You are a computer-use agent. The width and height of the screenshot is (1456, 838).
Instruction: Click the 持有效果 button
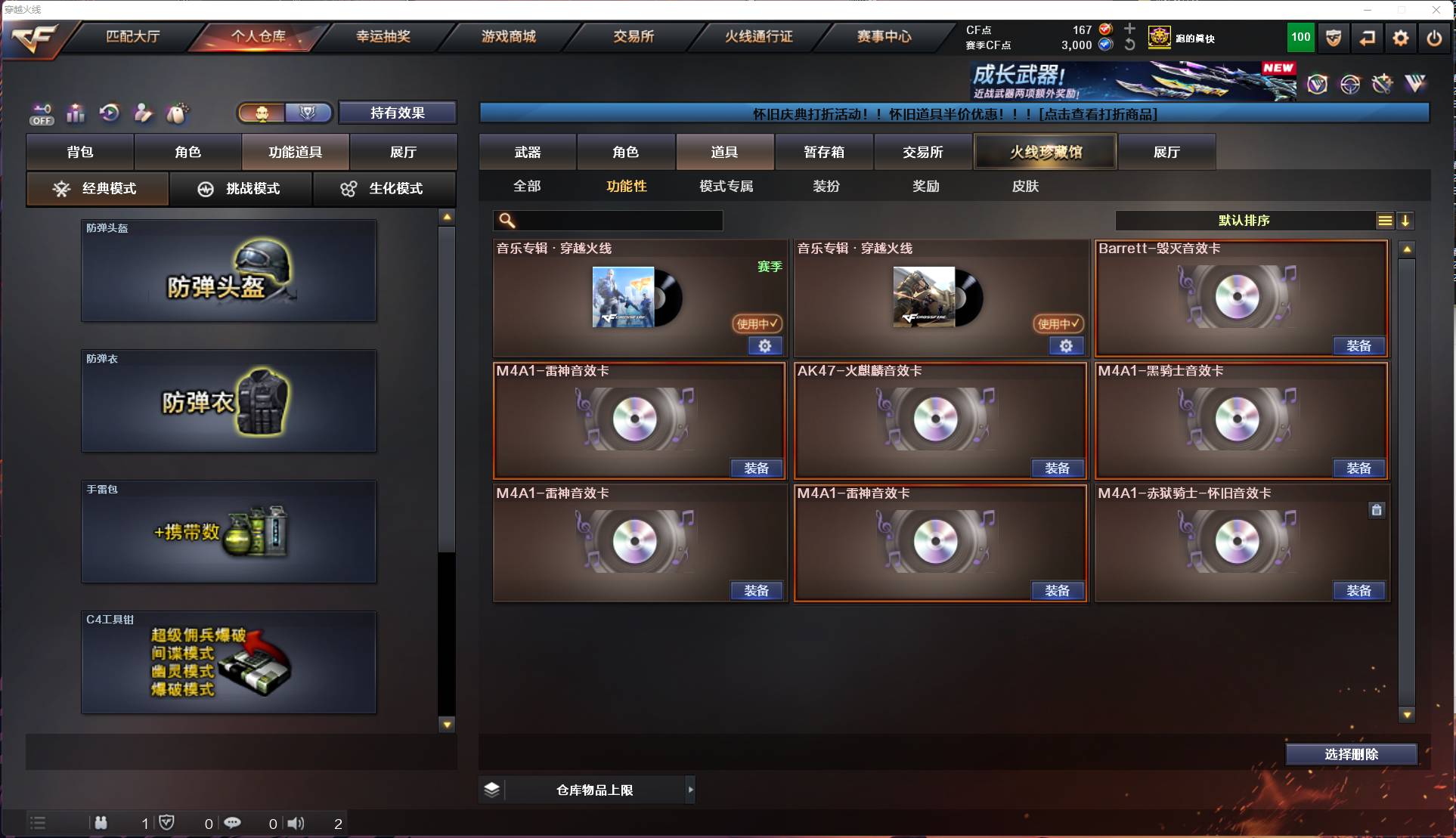tap(398, 113)
